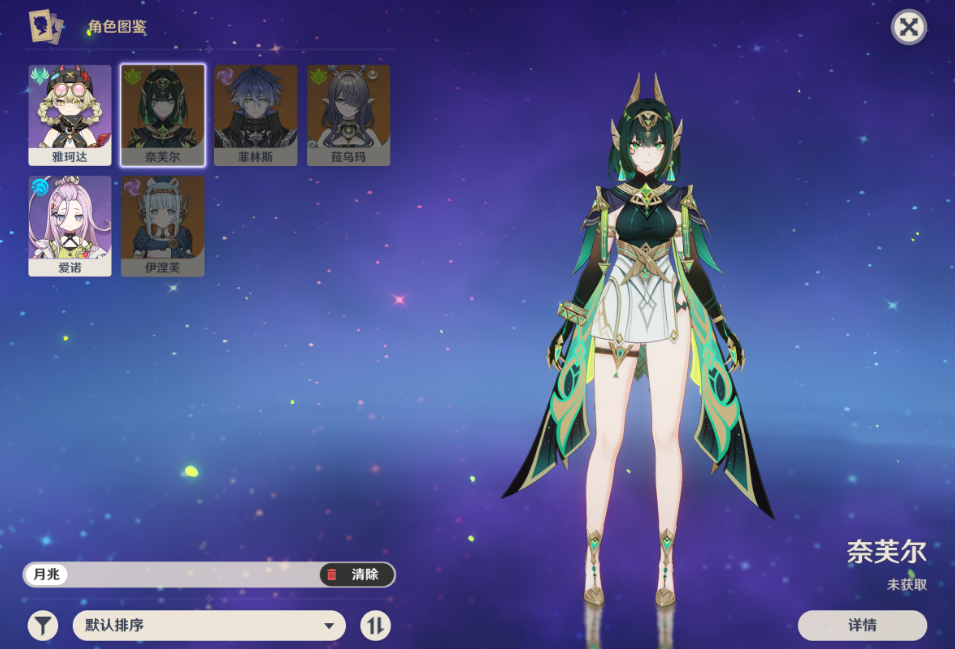The height and width of the screenshot is (649, 955).
Task: Open the 默认排序 sort dropdown
Action: [209, 626]
